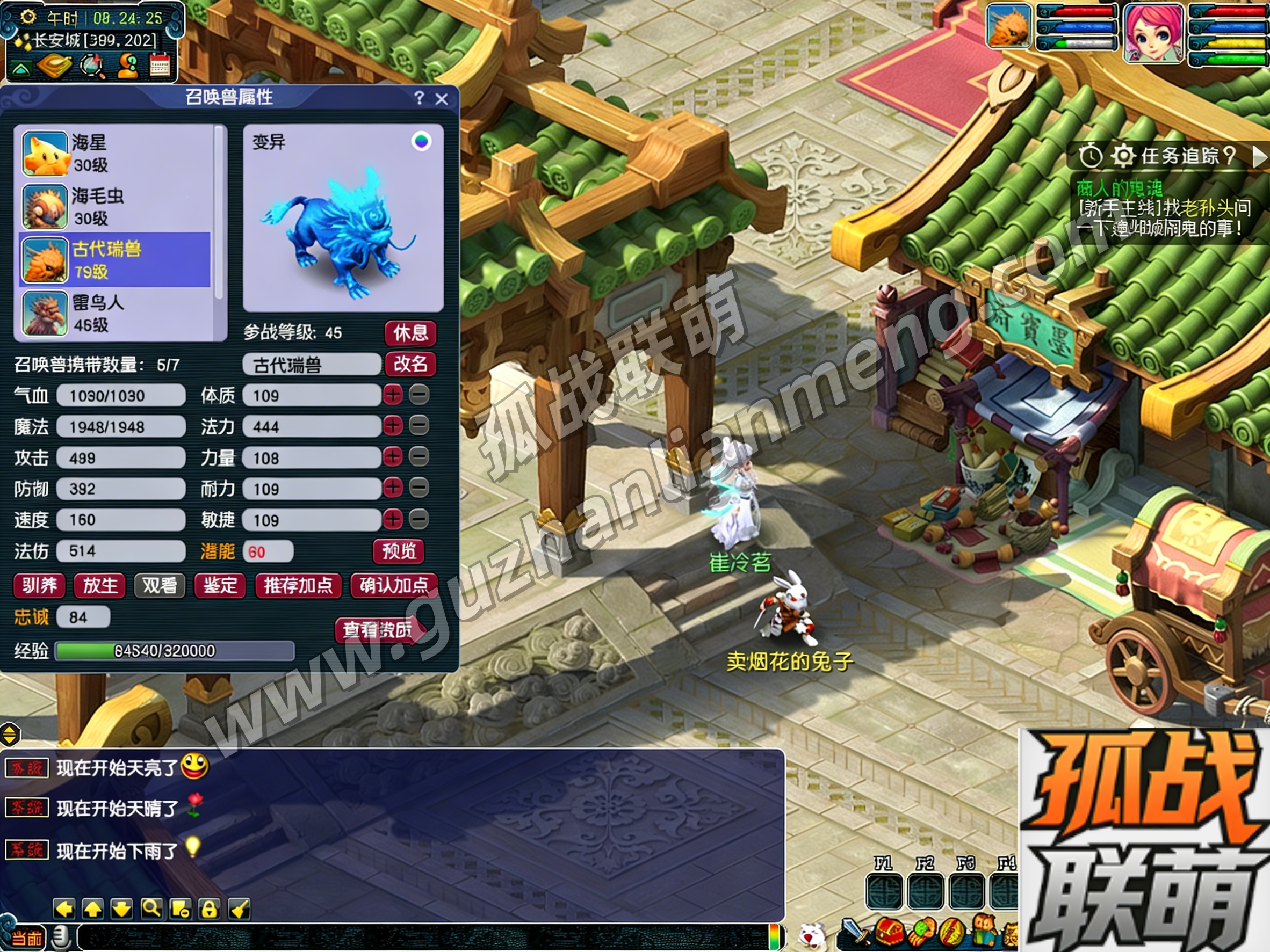The width and height of the screenshot is (1270, 952).
Task: Increase 敏捷 by one point
Action: coord(393,519)
